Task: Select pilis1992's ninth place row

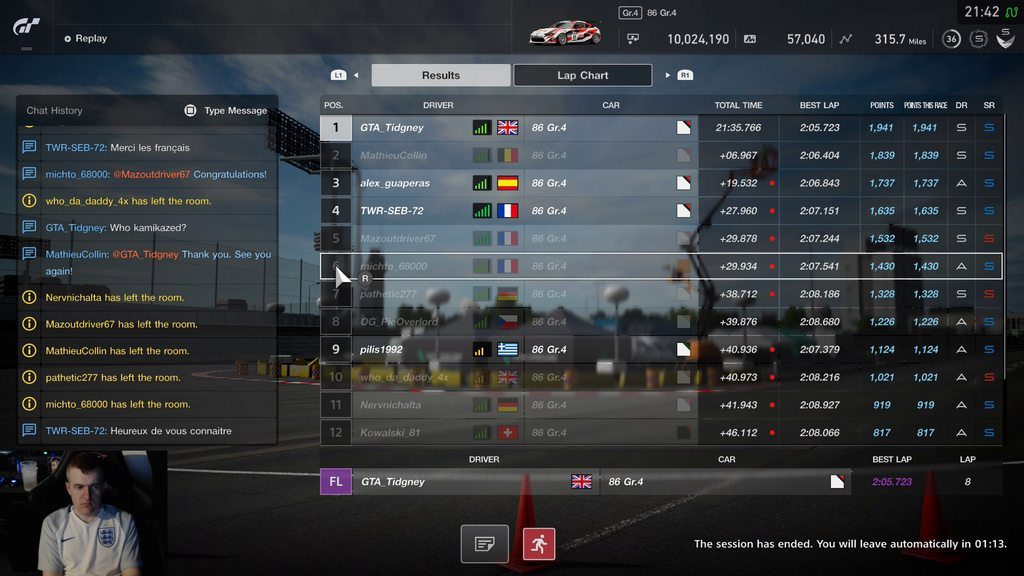Action: [x=660, y=350]
